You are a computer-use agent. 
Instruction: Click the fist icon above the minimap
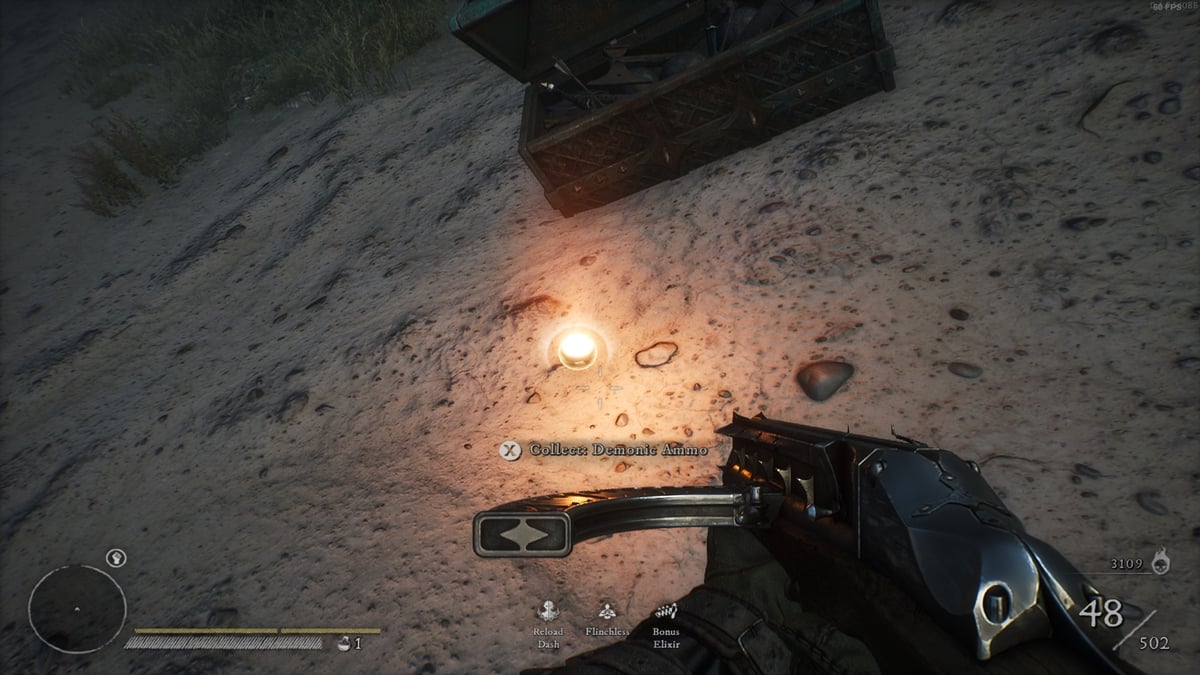(x=115, y=557)
